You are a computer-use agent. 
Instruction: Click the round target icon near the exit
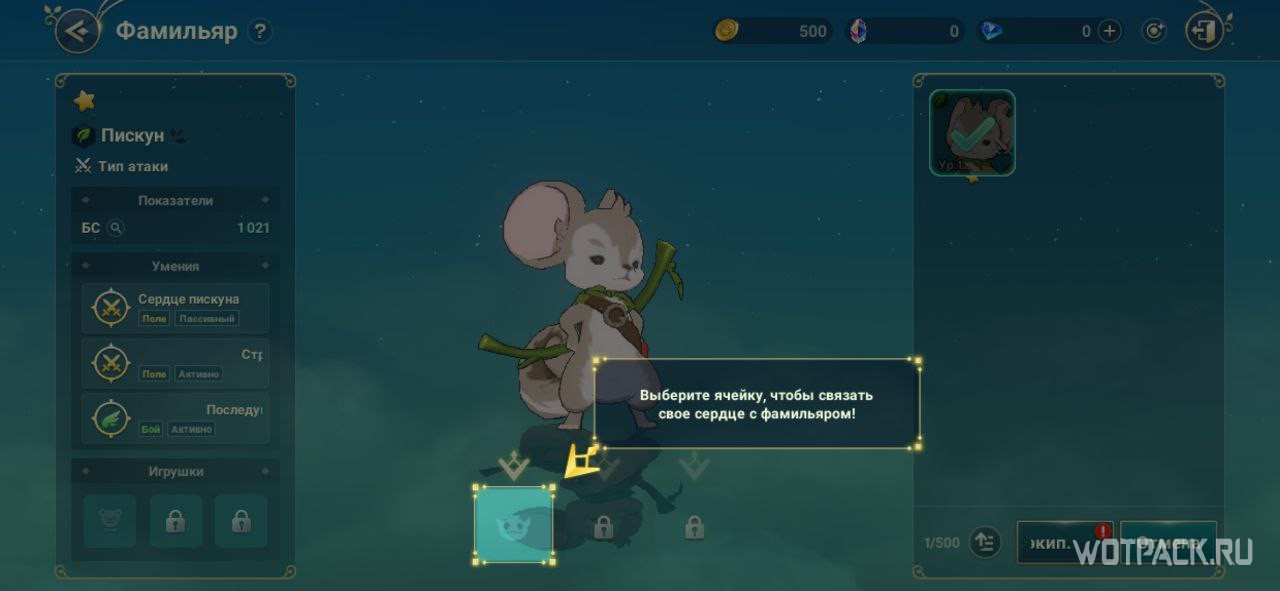click(1155, 31)
